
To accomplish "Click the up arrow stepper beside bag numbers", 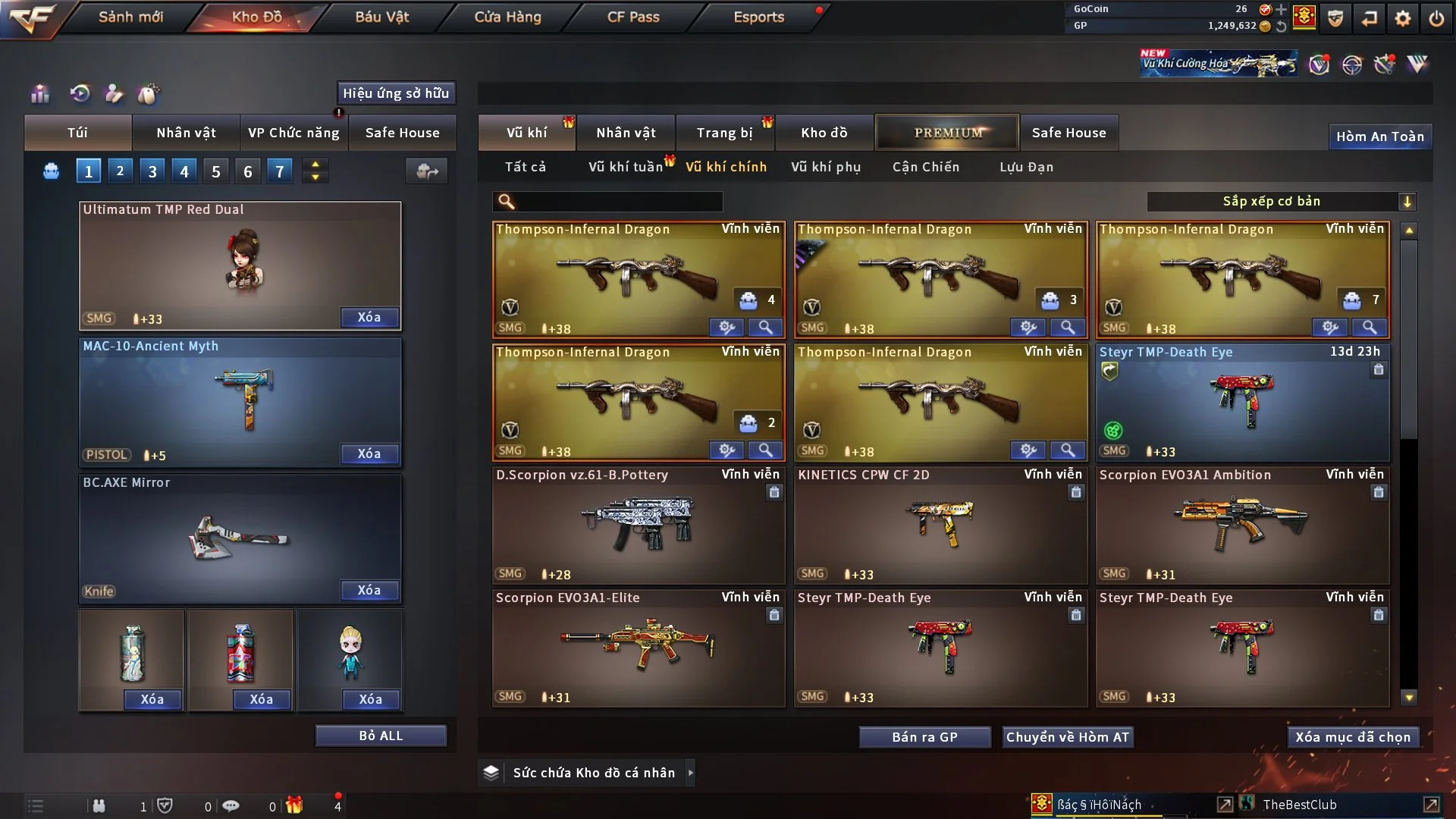I will click(315, 165).
